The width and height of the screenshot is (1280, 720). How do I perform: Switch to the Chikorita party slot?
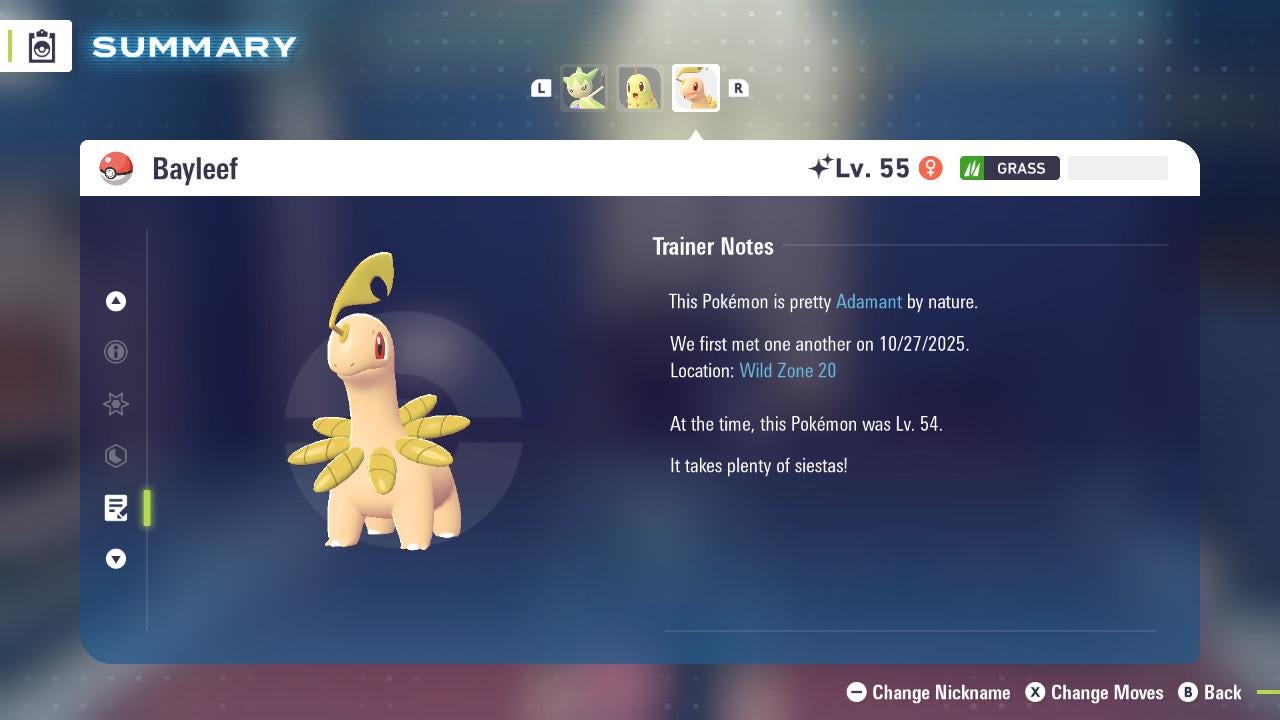[640, 88]
